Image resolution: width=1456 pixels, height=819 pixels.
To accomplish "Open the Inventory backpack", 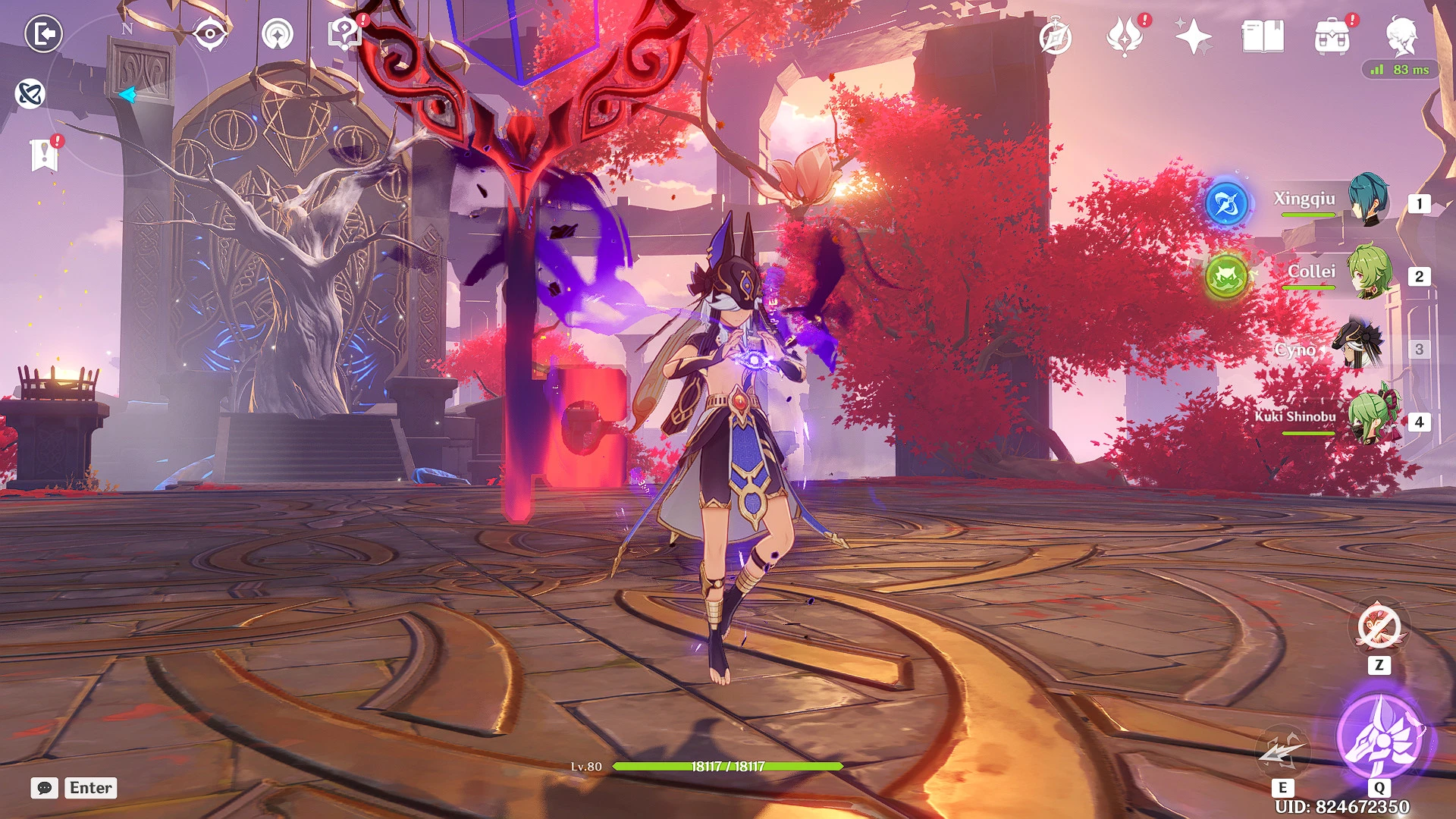I will [x=1332, y=36].
